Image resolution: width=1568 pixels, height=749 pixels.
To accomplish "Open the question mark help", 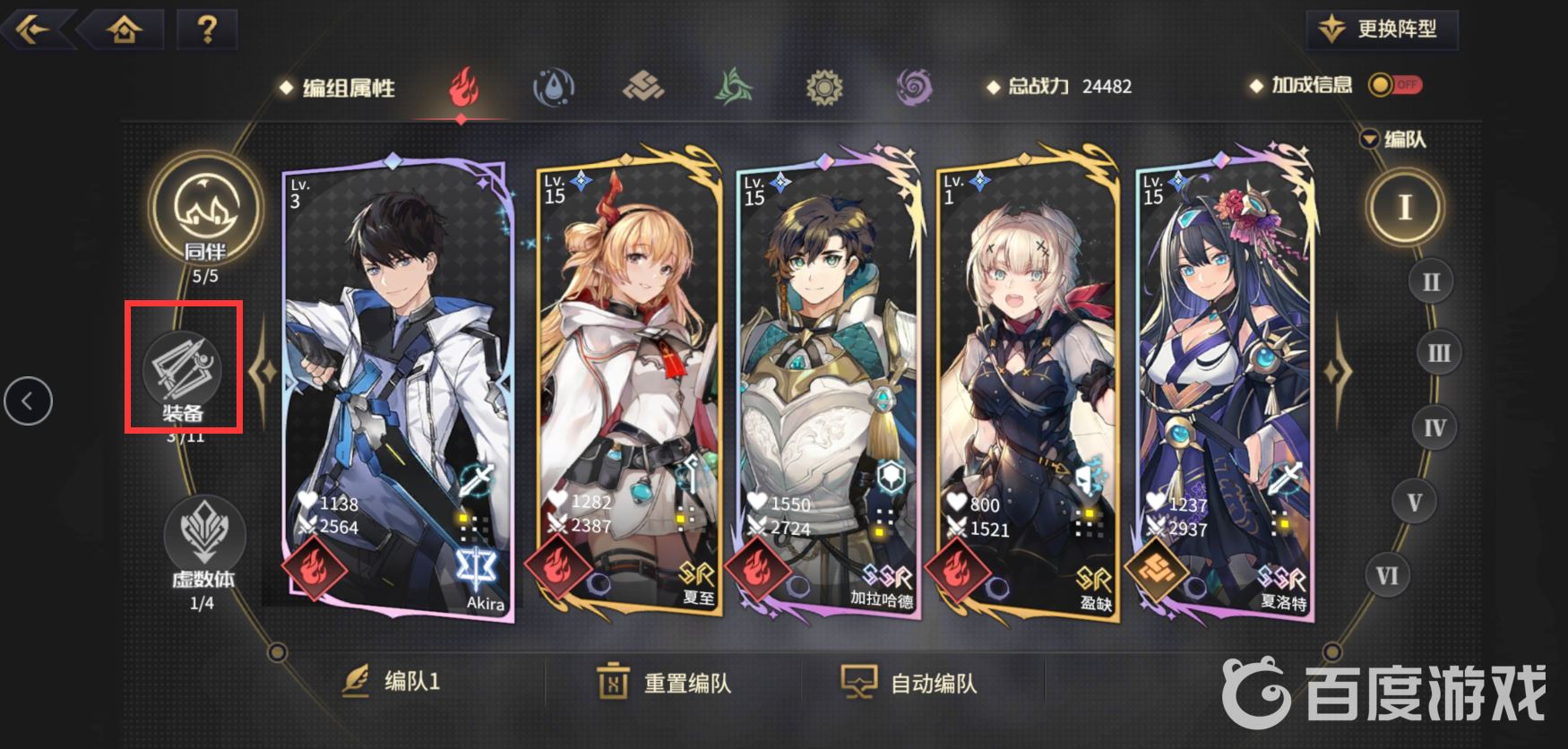I will [207, 29].
